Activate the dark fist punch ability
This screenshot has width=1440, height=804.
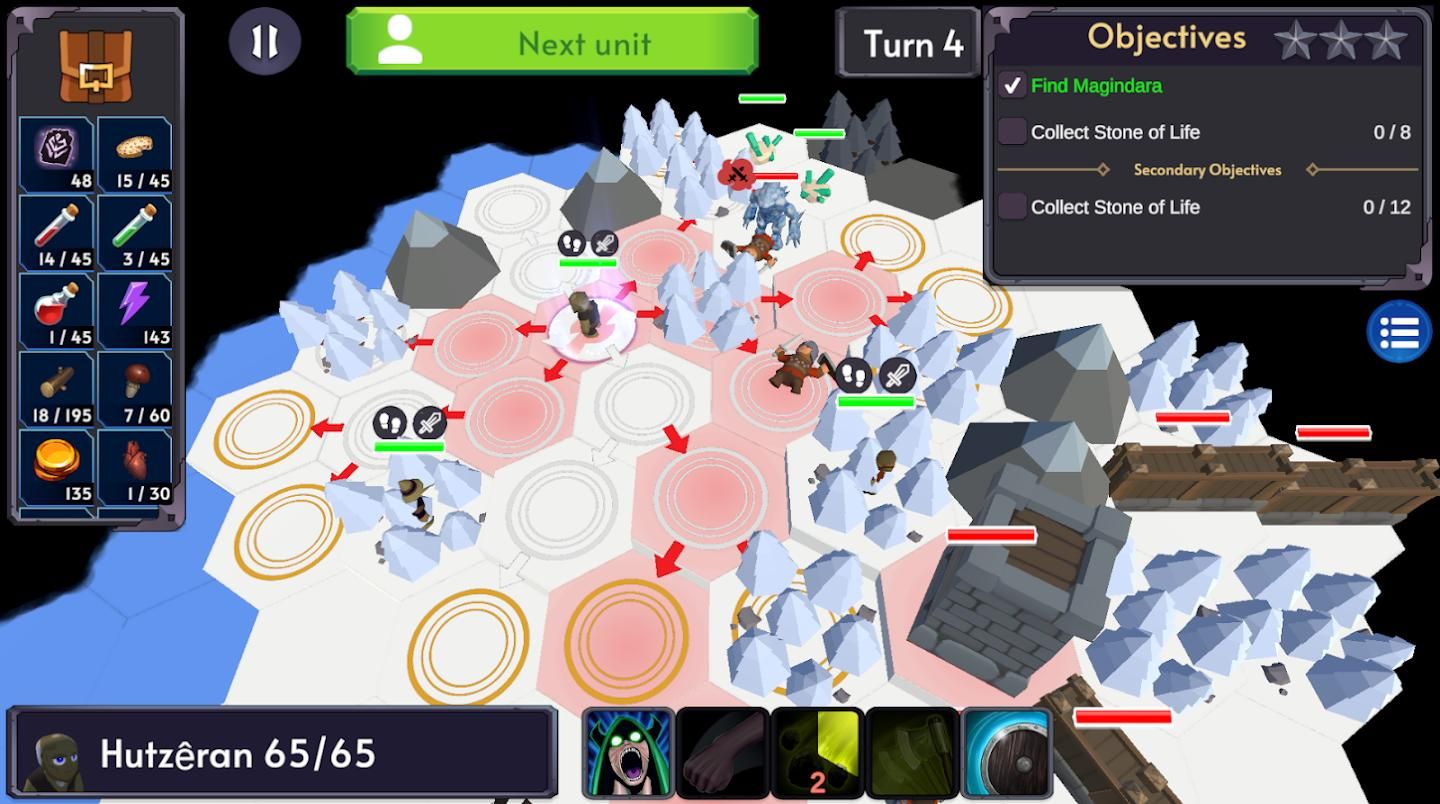click(722, 753)
